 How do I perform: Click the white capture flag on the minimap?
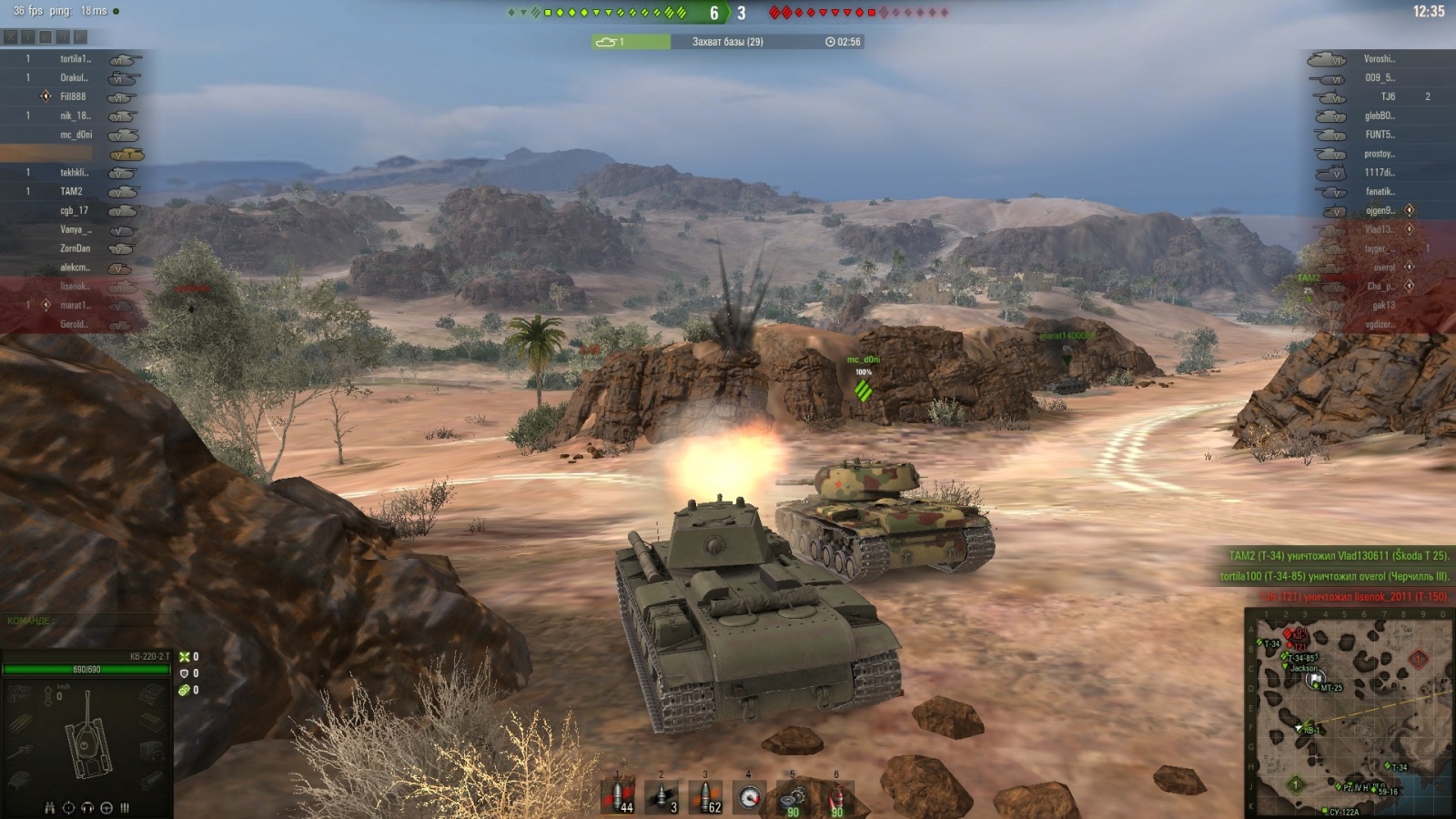[x=1314, y=679]
